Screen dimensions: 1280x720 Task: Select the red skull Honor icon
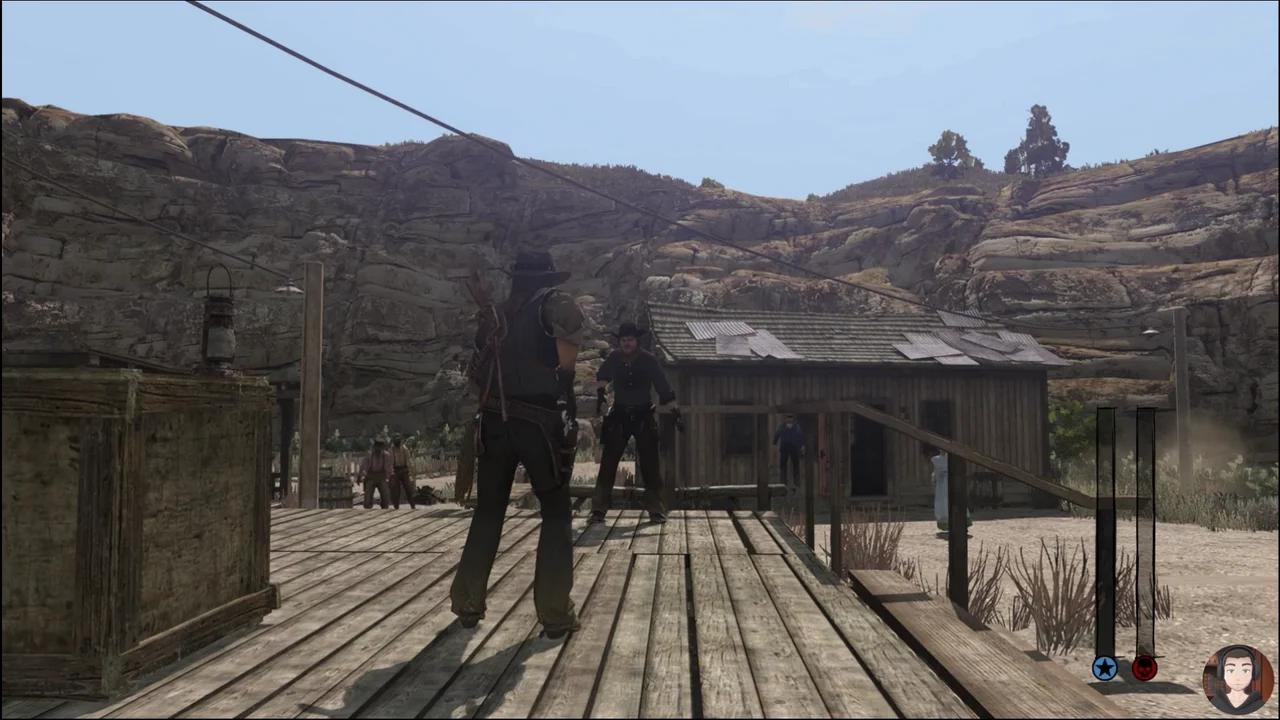click(x=1143, y=667)
